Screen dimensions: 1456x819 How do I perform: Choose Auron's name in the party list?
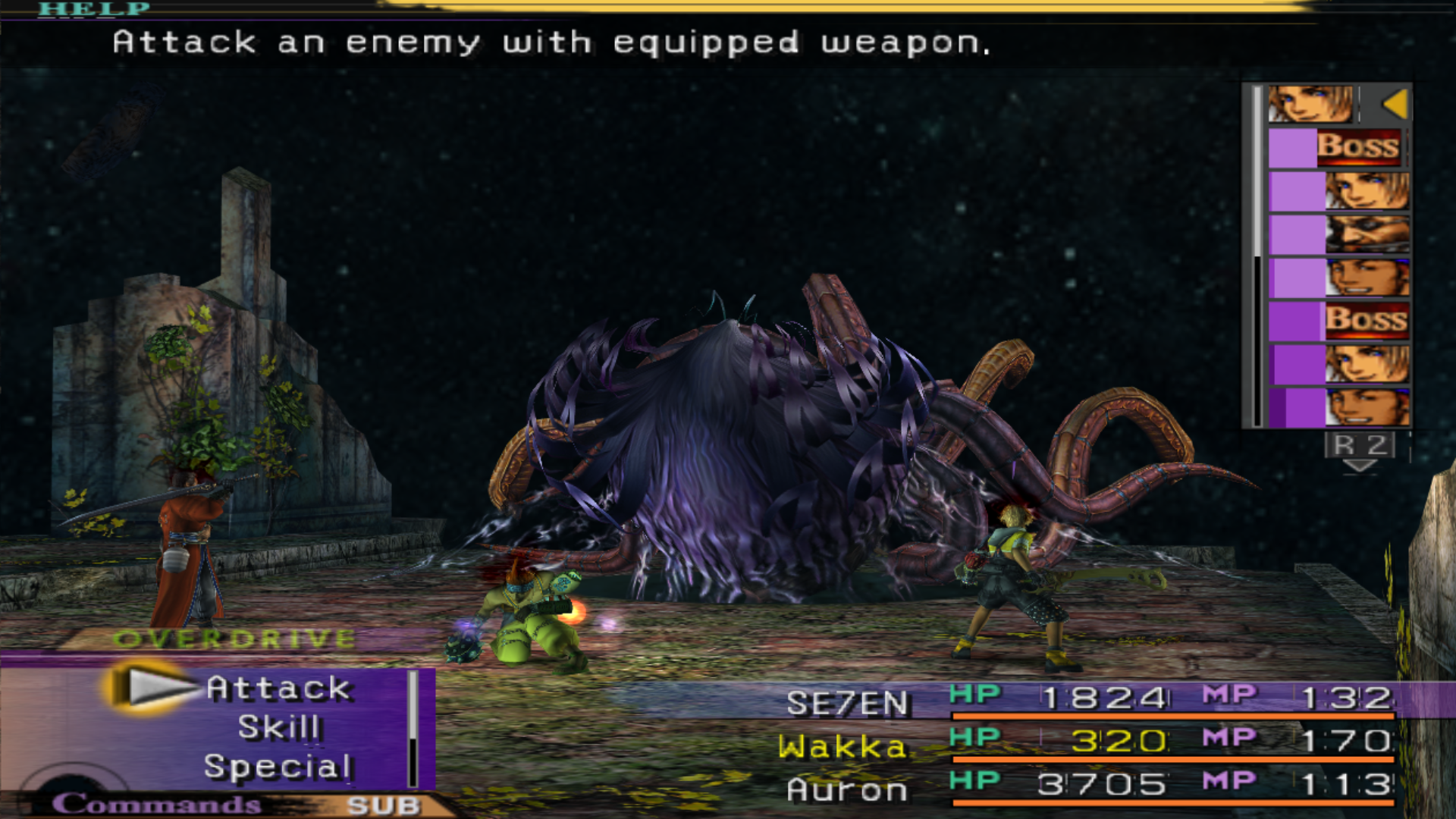click(x=847, y=790)
